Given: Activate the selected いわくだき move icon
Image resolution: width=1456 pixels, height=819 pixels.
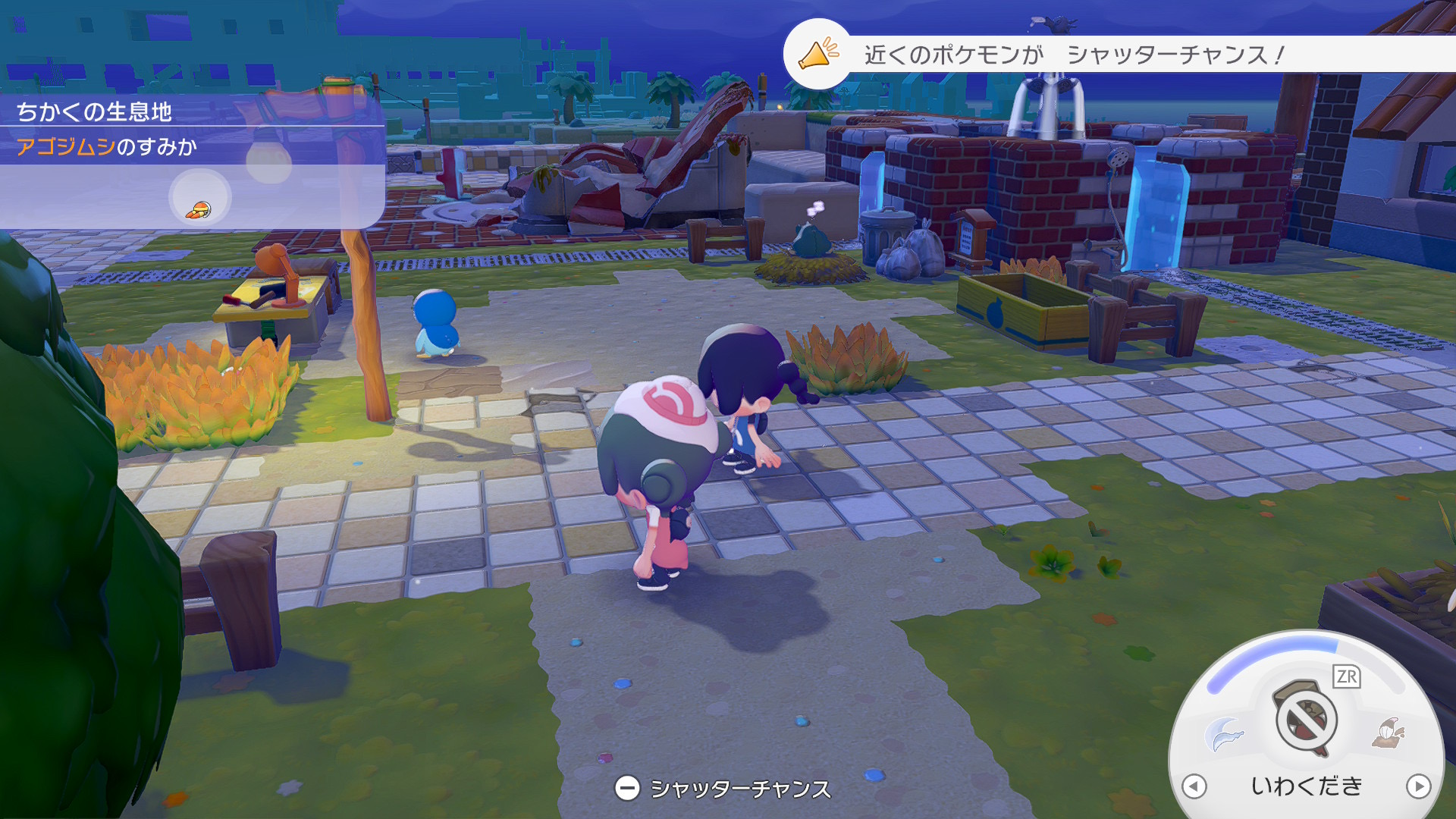Looking at the screenshot, I should 1306,718.
